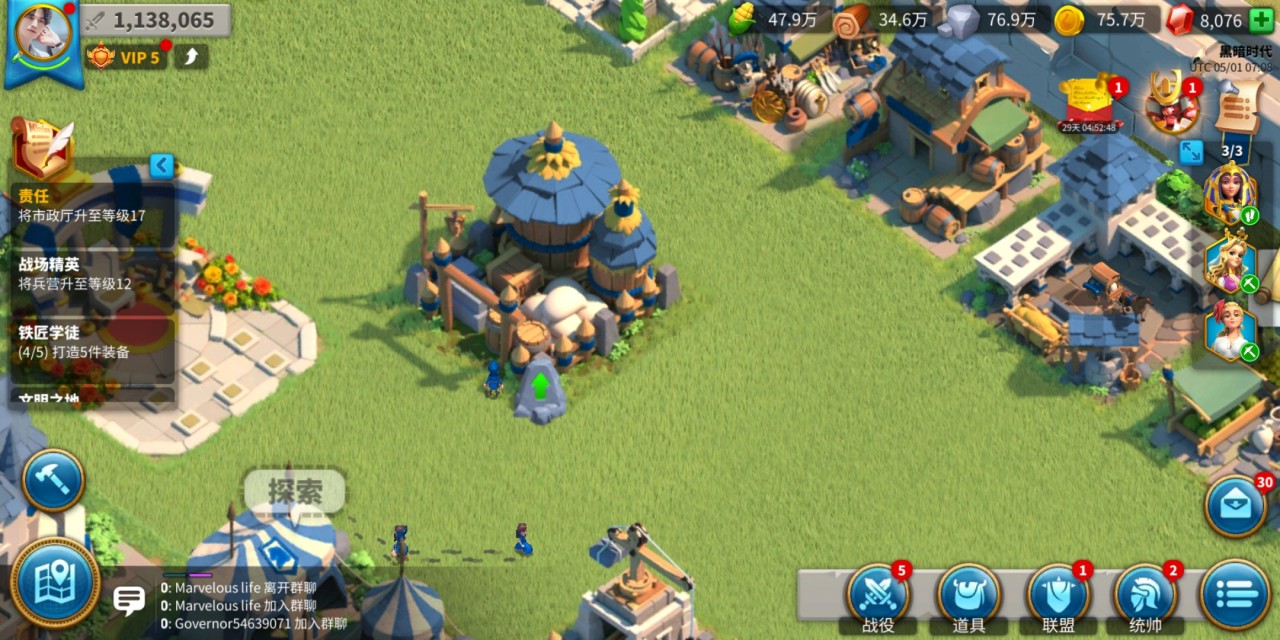Open the 道具 items bag

[968, 597]
